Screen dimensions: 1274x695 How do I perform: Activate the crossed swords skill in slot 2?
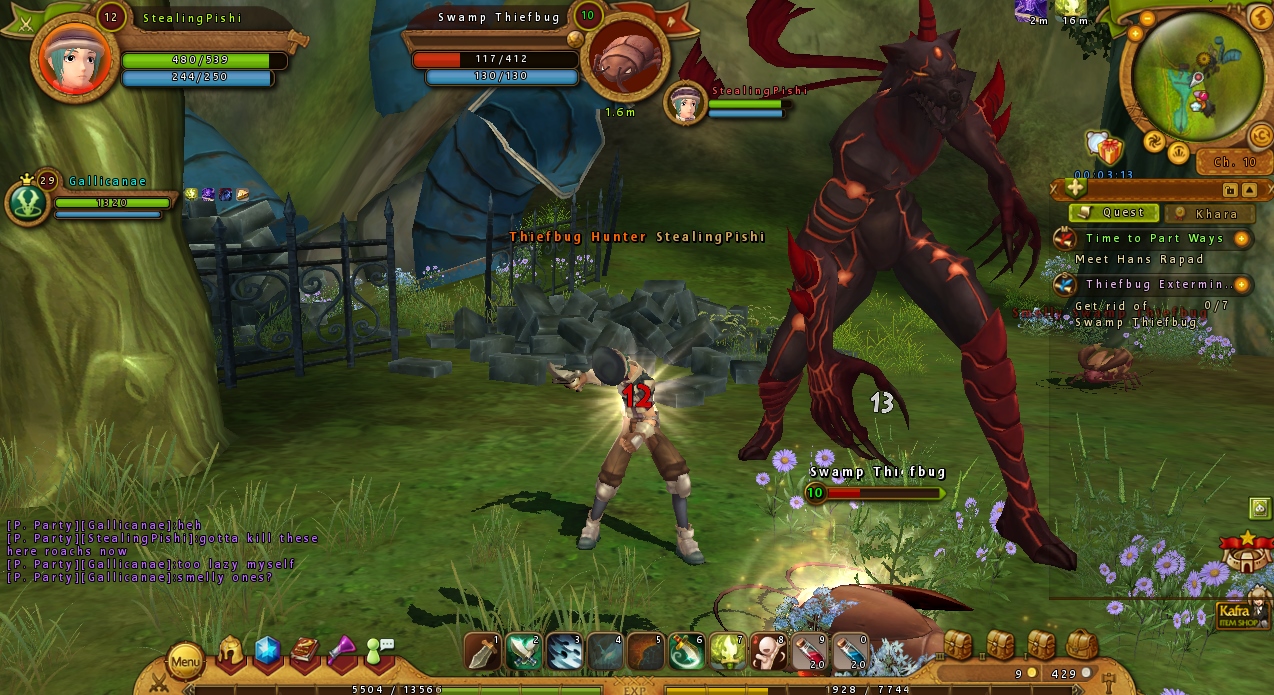click(524, 652)
